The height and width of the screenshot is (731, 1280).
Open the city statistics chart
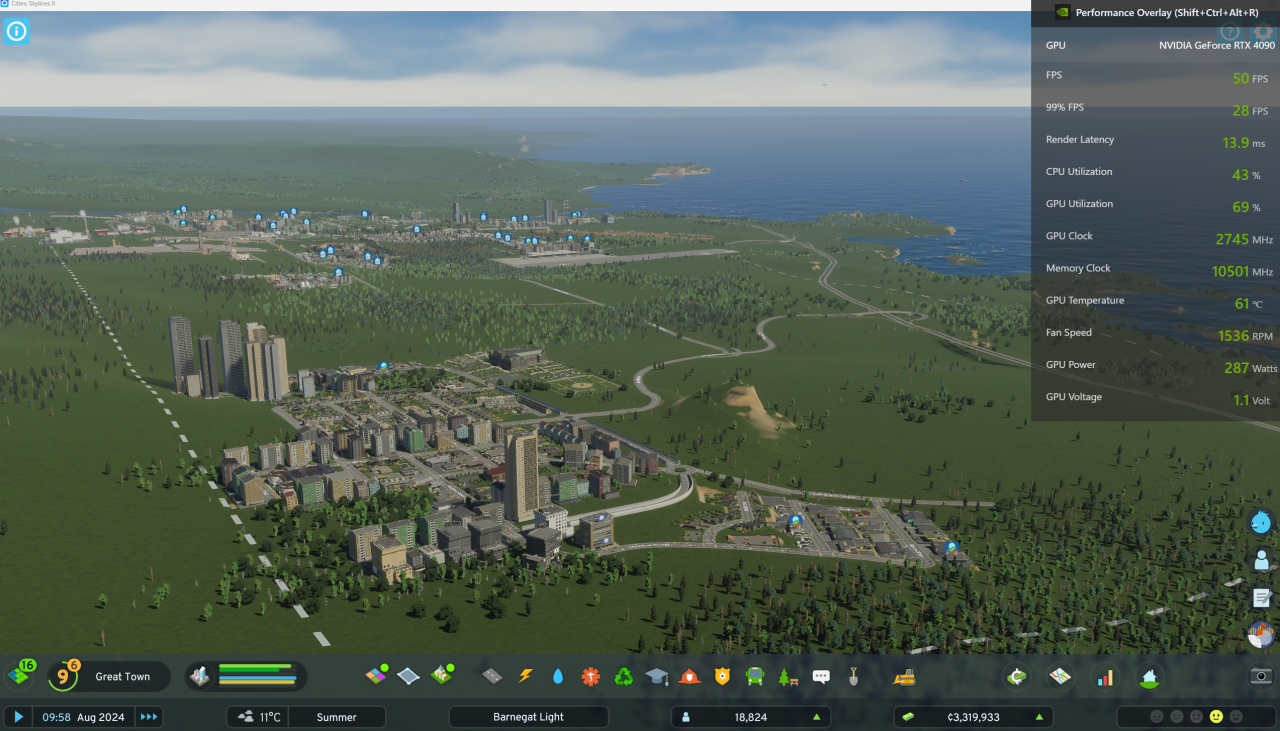coord(1105,677)
